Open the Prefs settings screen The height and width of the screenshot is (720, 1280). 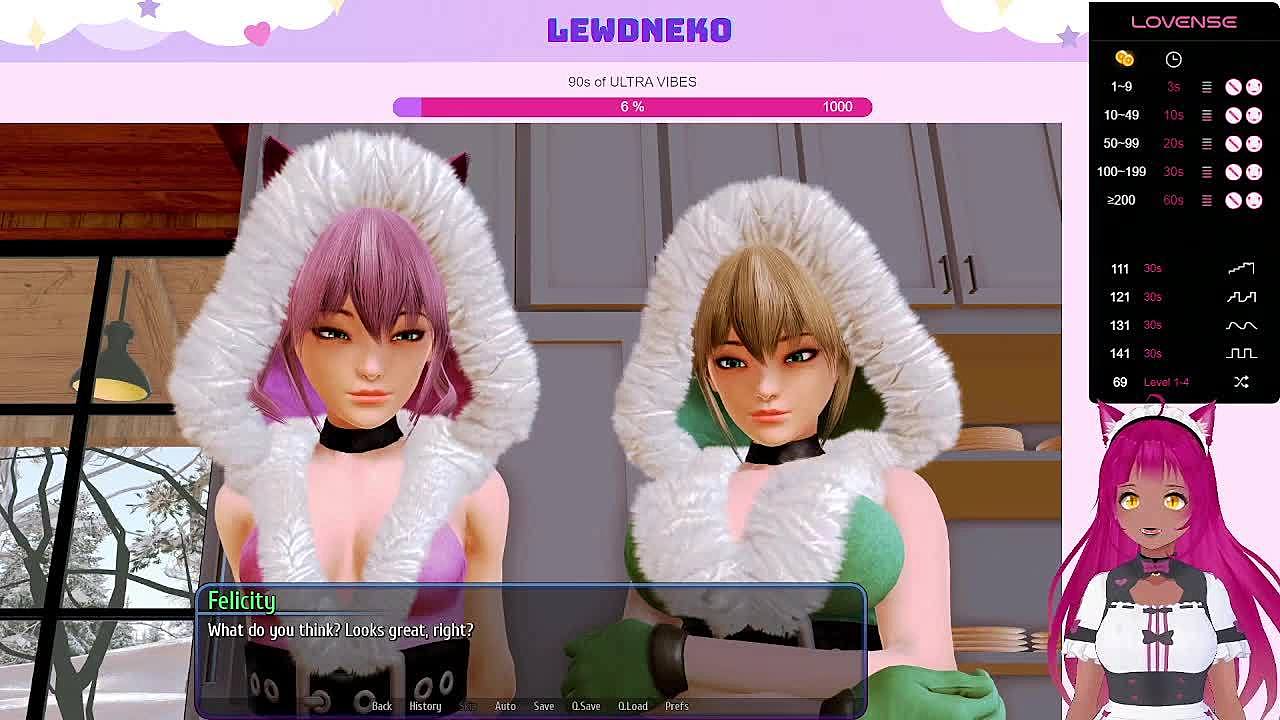click(677, 706)
